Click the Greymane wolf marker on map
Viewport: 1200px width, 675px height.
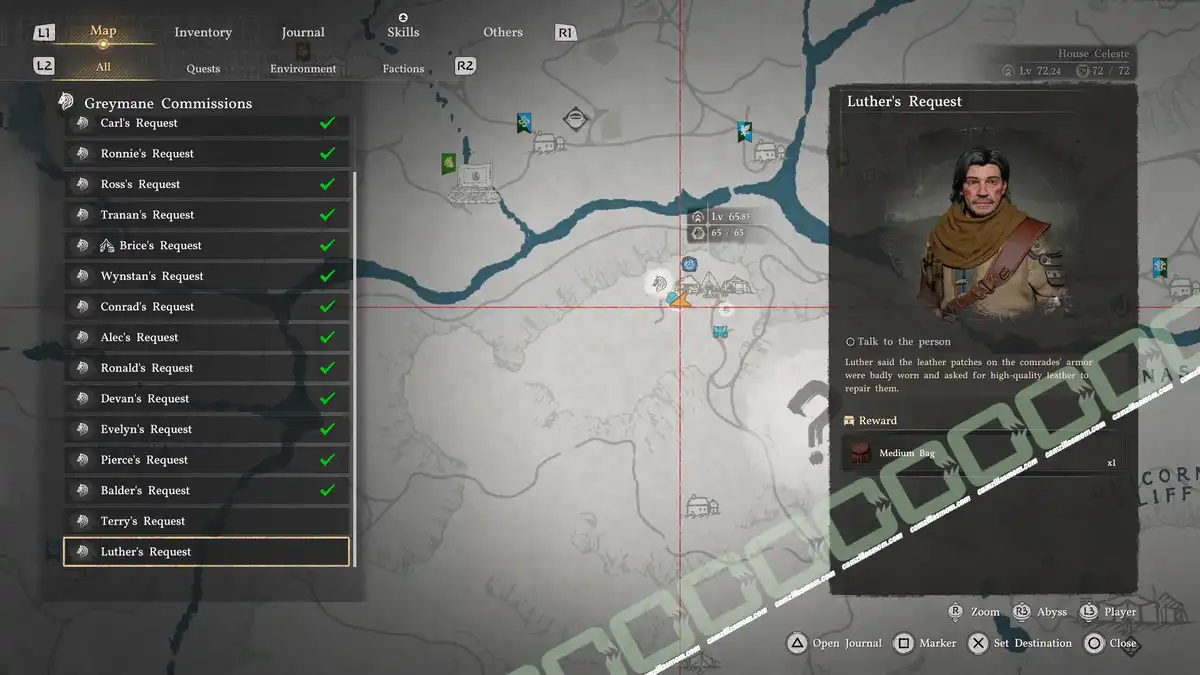(x=659, y=284)
